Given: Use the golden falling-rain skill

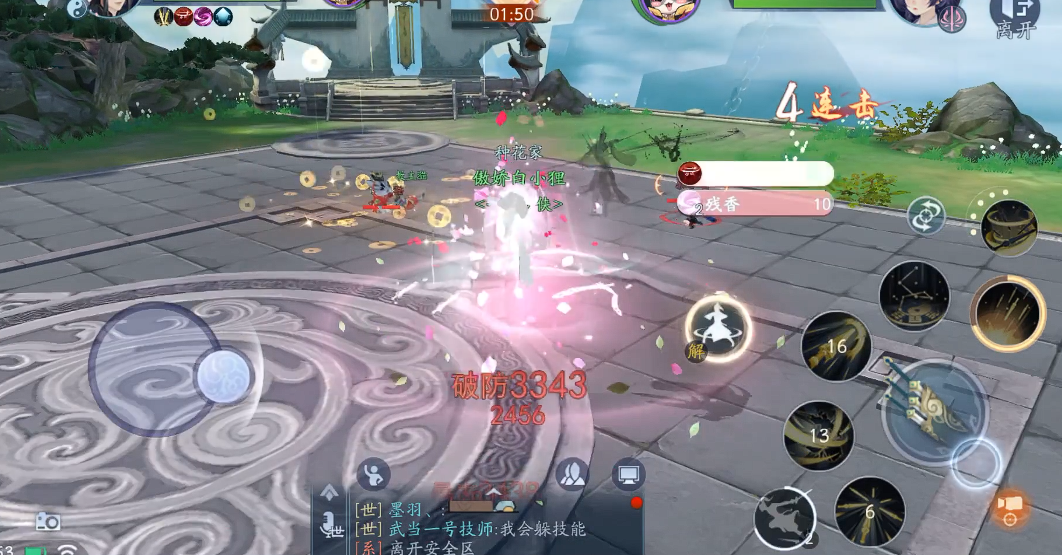Looking at the screenshot, I should pyautogui.click(x=1008, y=314).
